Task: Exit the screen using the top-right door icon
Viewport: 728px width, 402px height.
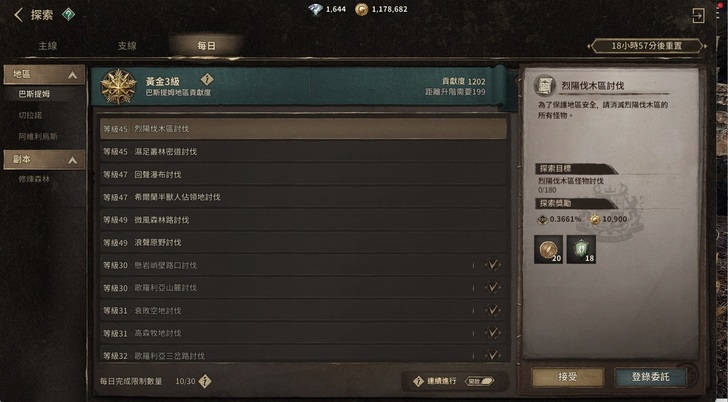Action: pyautogui.click(x=698, y=16)
